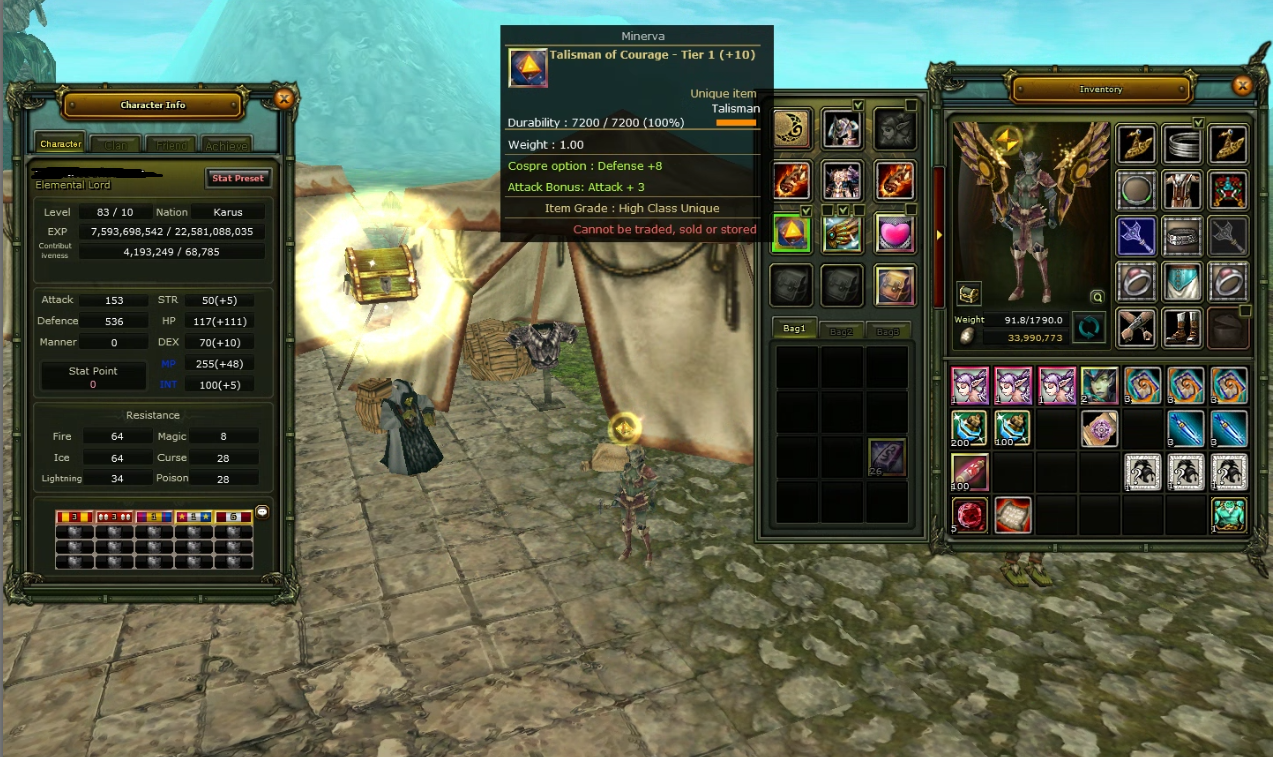Select the red gem item stack
This screenshot has width=1273, height=757.
(x=970, y=515)
